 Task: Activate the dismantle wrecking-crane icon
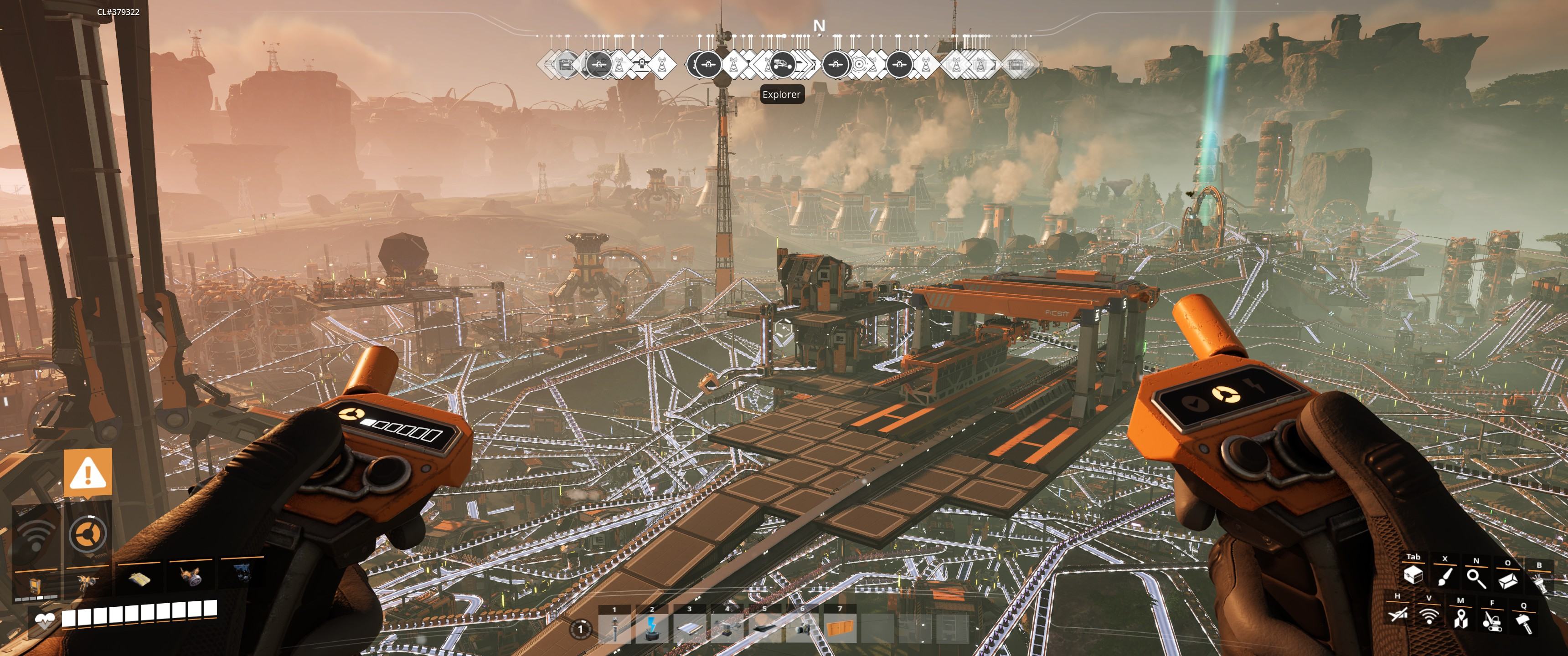pyautogui.click(x=1492, y=621)
